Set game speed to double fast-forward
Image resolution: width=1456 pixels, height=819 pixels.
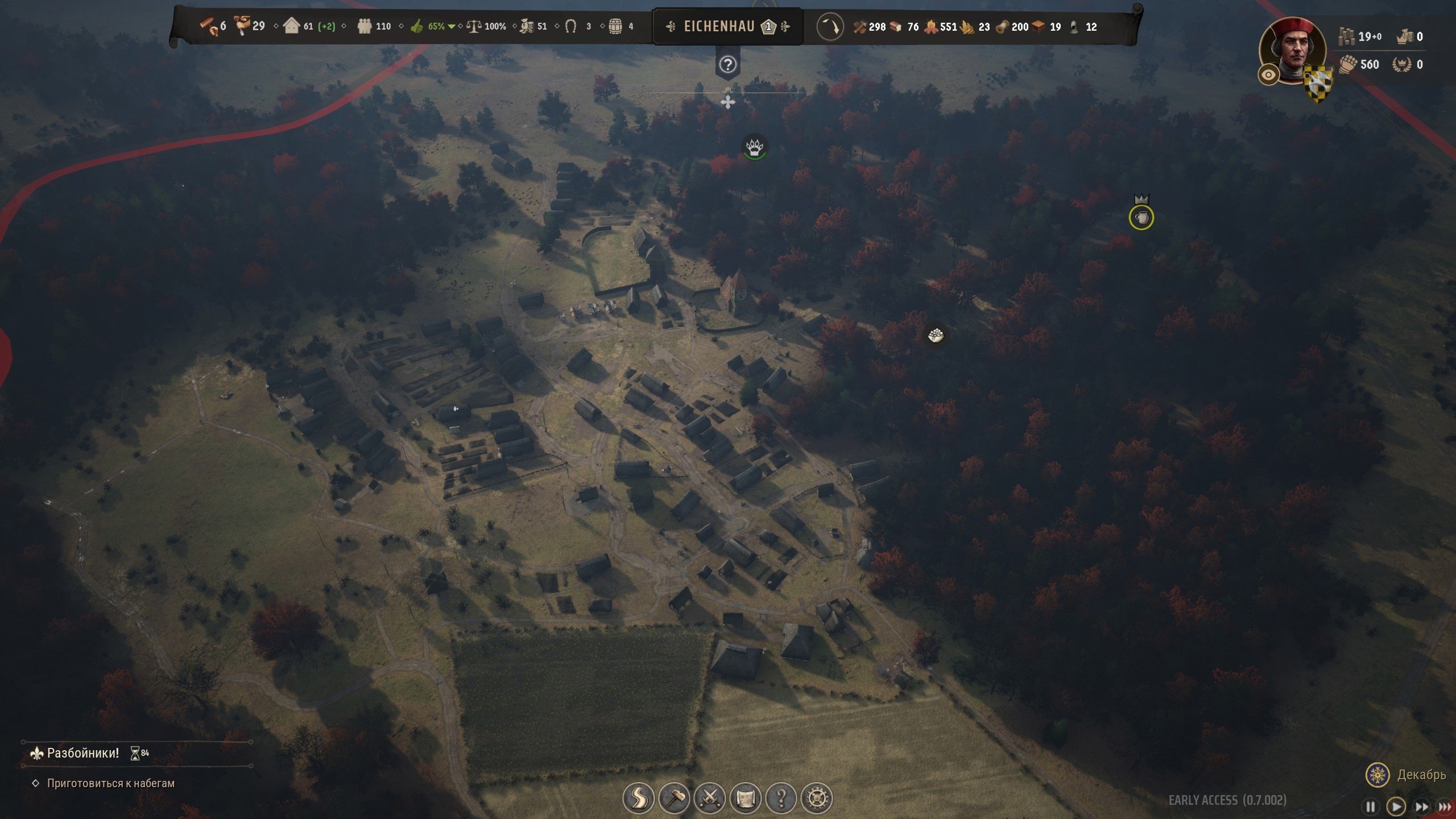[1421, 806]
